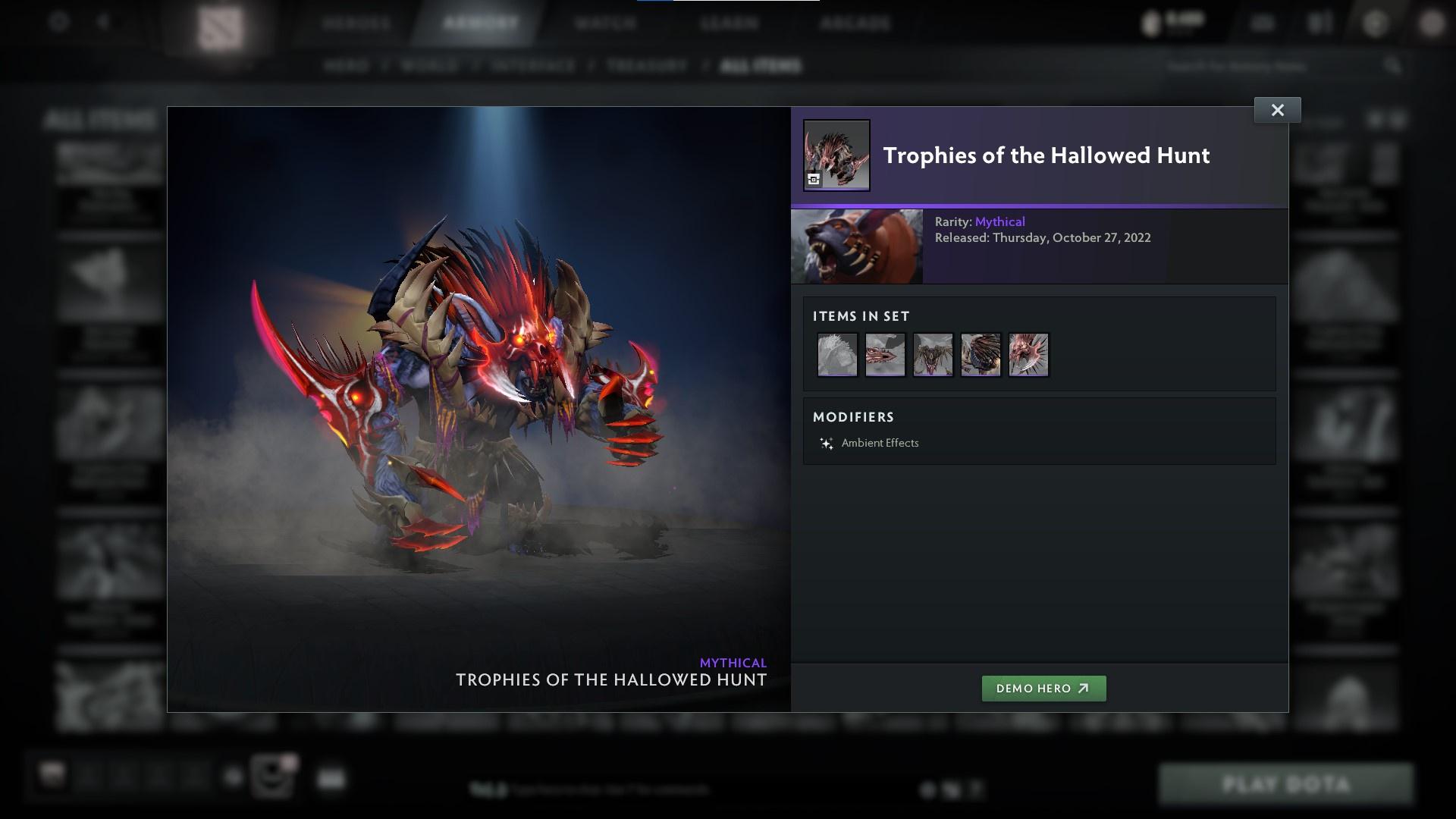The width and height of the screenshot is (1456, 819).
Task: Click the DEMO HERO button
Action: point(1043,689)
